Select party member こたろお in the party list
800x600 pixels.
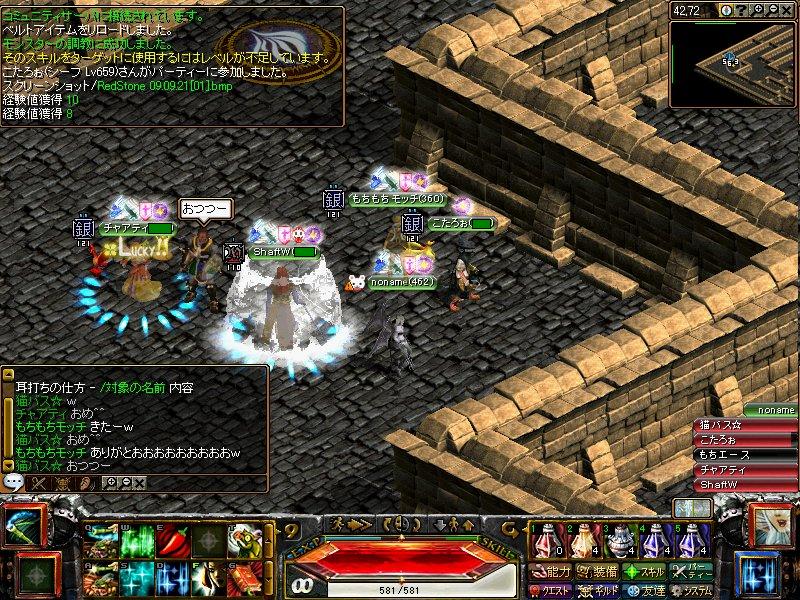pos(744,439)
